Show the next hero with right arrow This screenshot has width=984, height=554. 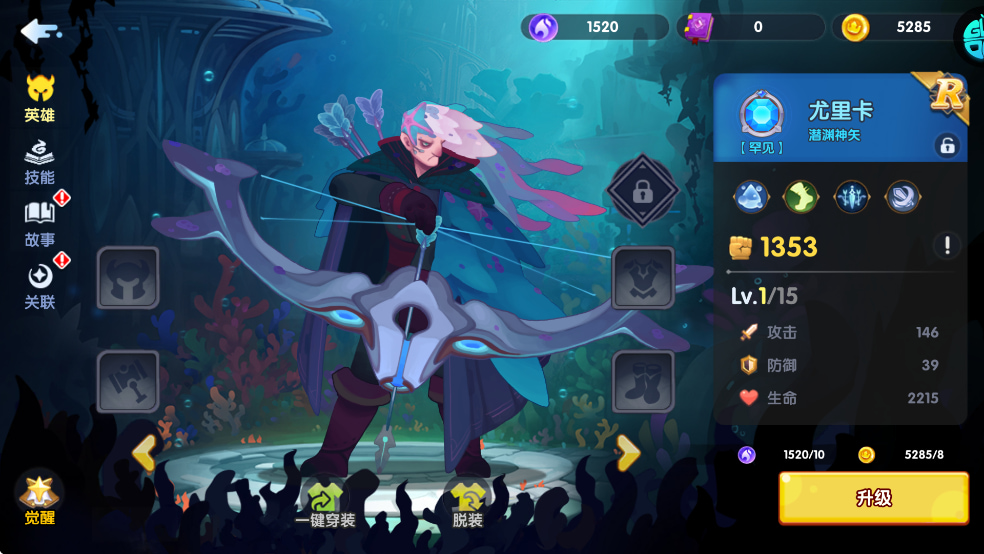[x=628, y=453]
